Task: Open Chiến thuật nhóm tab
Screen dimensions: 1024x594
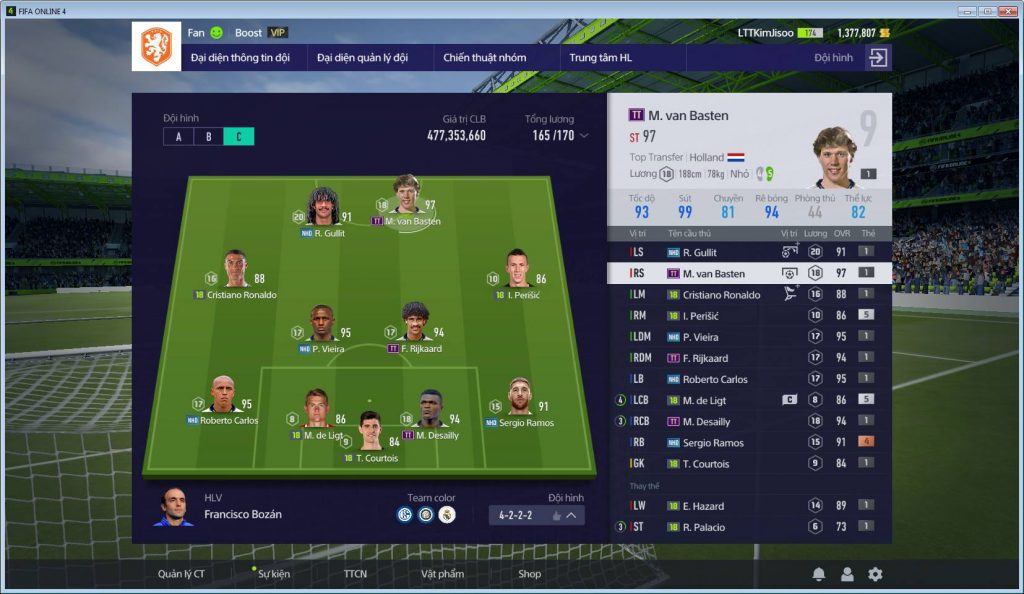Action: (x=484, y=58)
